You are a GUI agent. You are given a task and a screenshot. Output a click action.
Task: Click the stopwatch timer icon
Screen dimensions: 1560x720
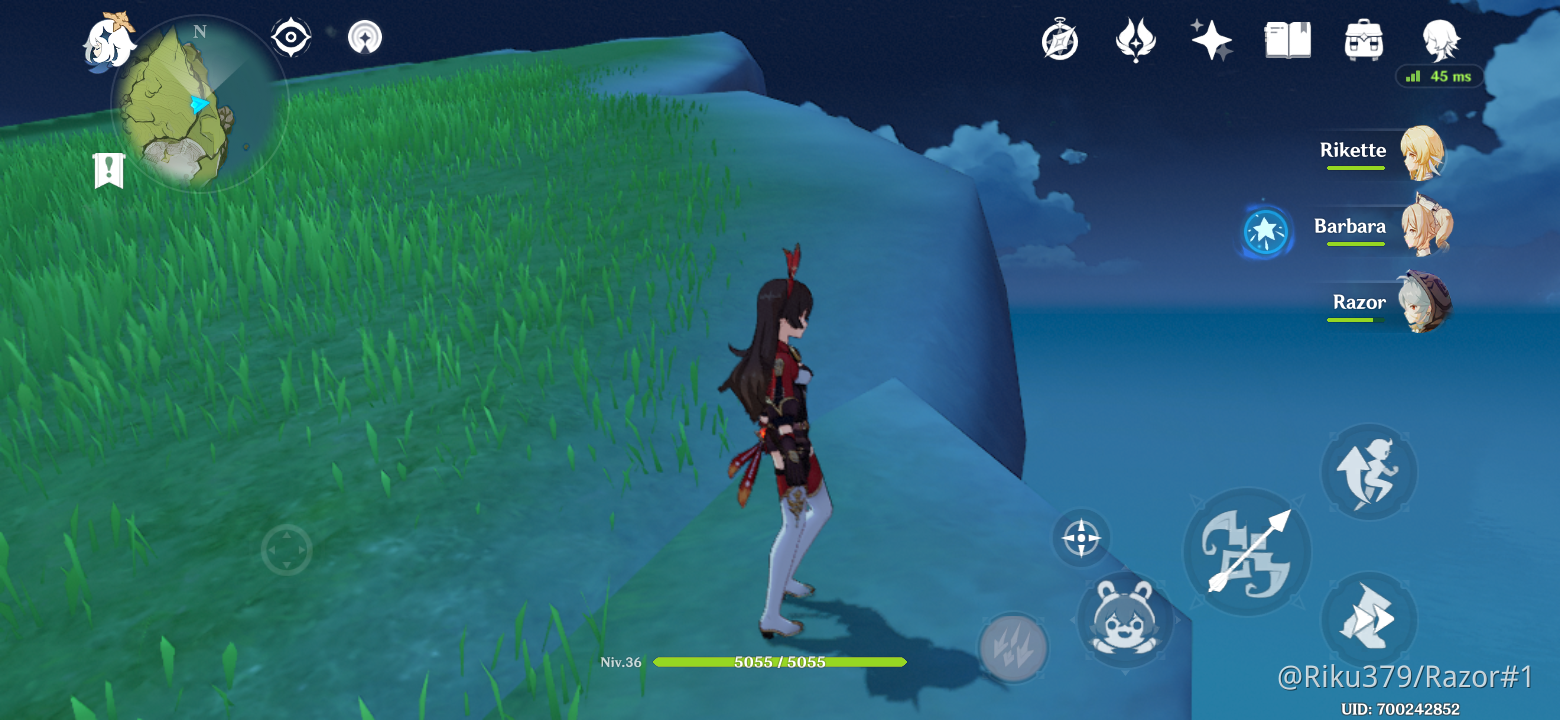tap(1060, 40)
